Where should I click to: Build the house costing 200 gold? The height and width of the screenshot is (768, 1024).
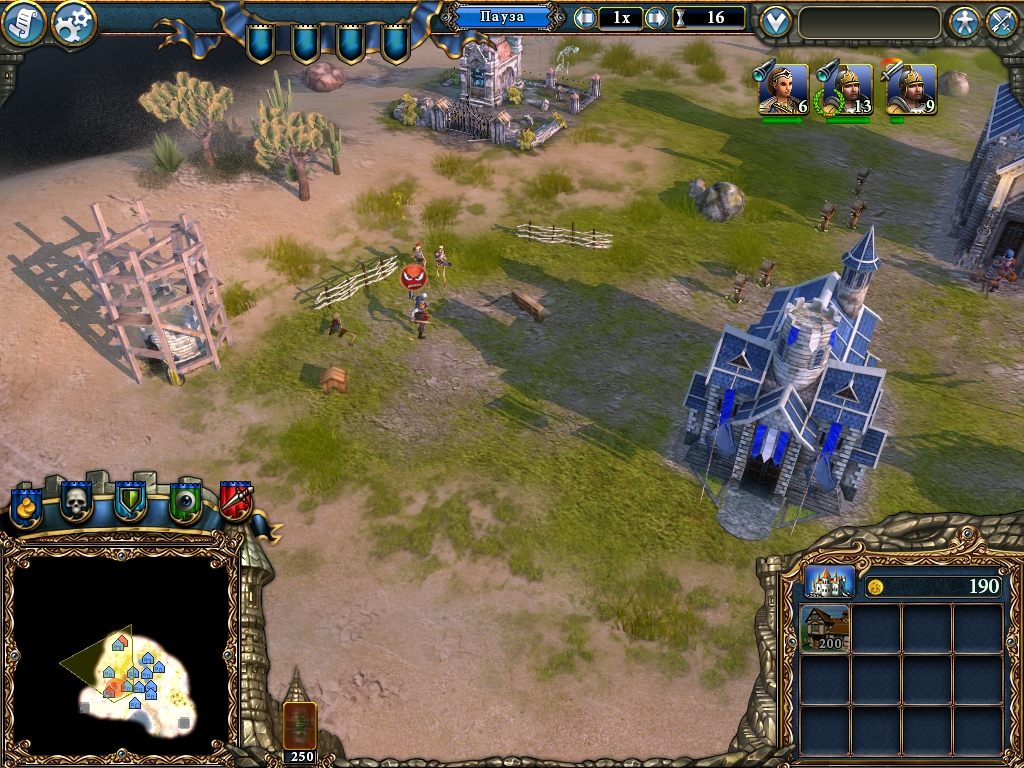(x=826, y=629)
